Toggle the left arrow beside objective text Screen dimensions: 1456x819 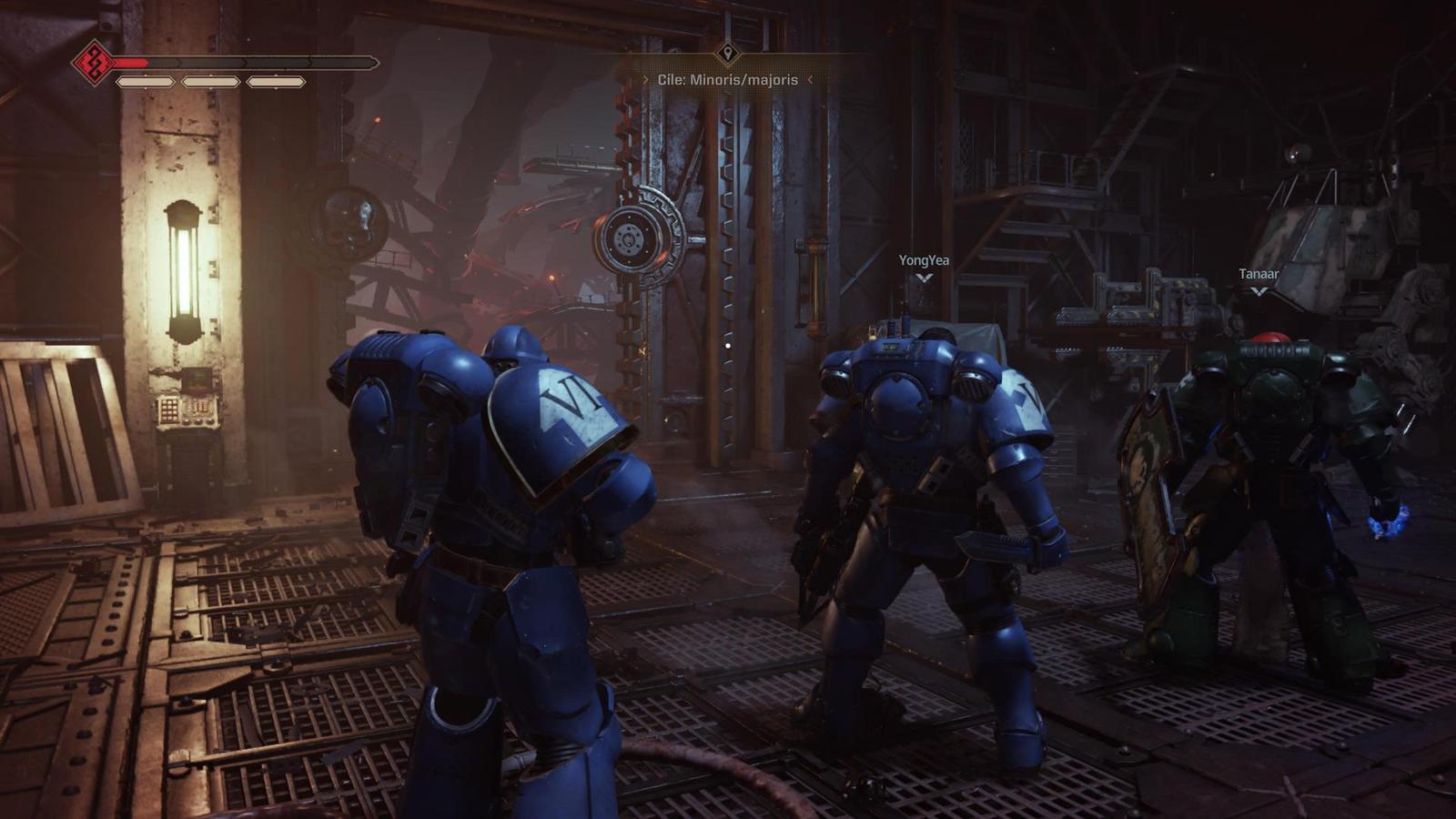[x=646, y=79]
